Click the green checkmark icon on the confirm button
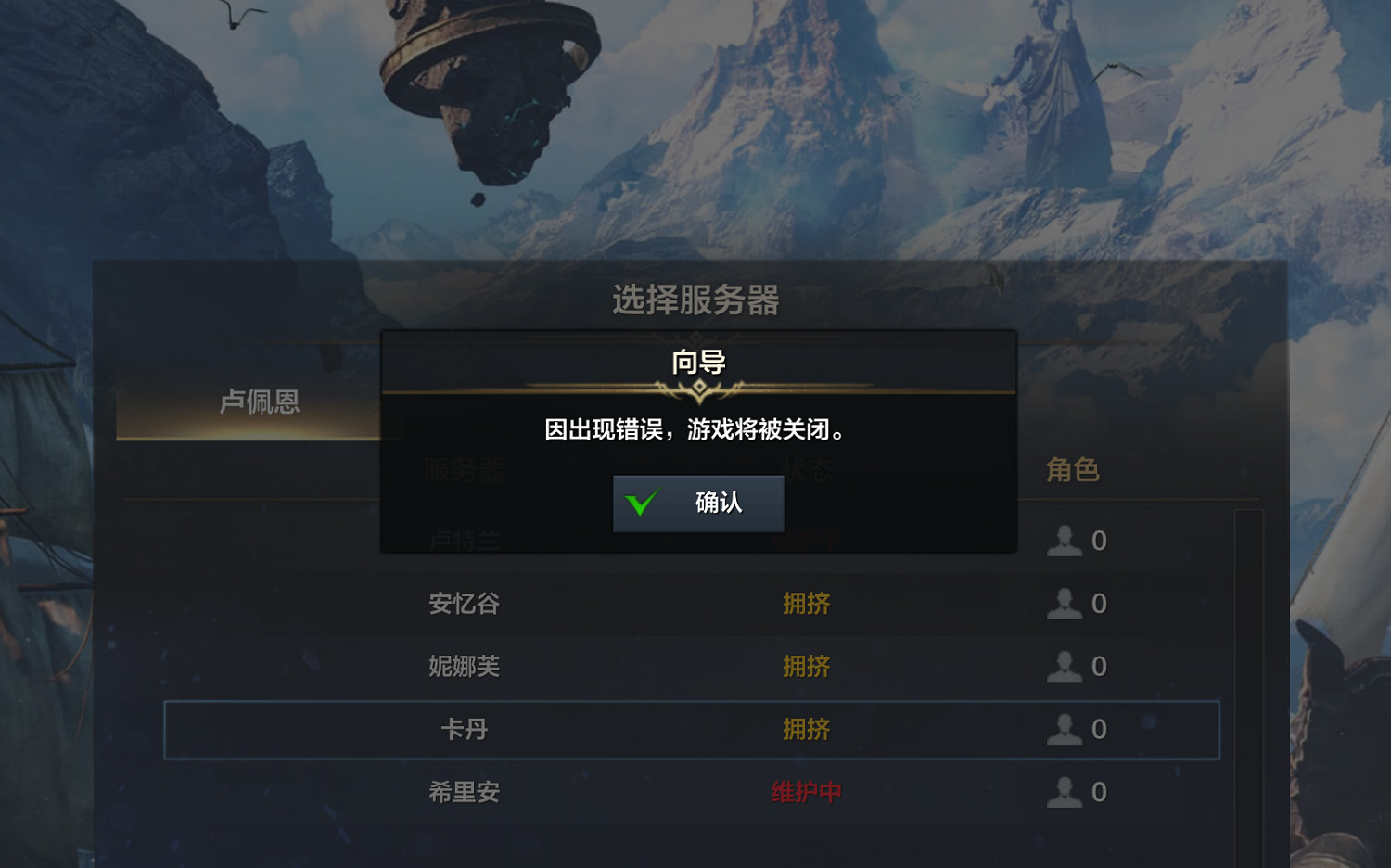This screenshot has width=1391, height=868. (642, 503)
